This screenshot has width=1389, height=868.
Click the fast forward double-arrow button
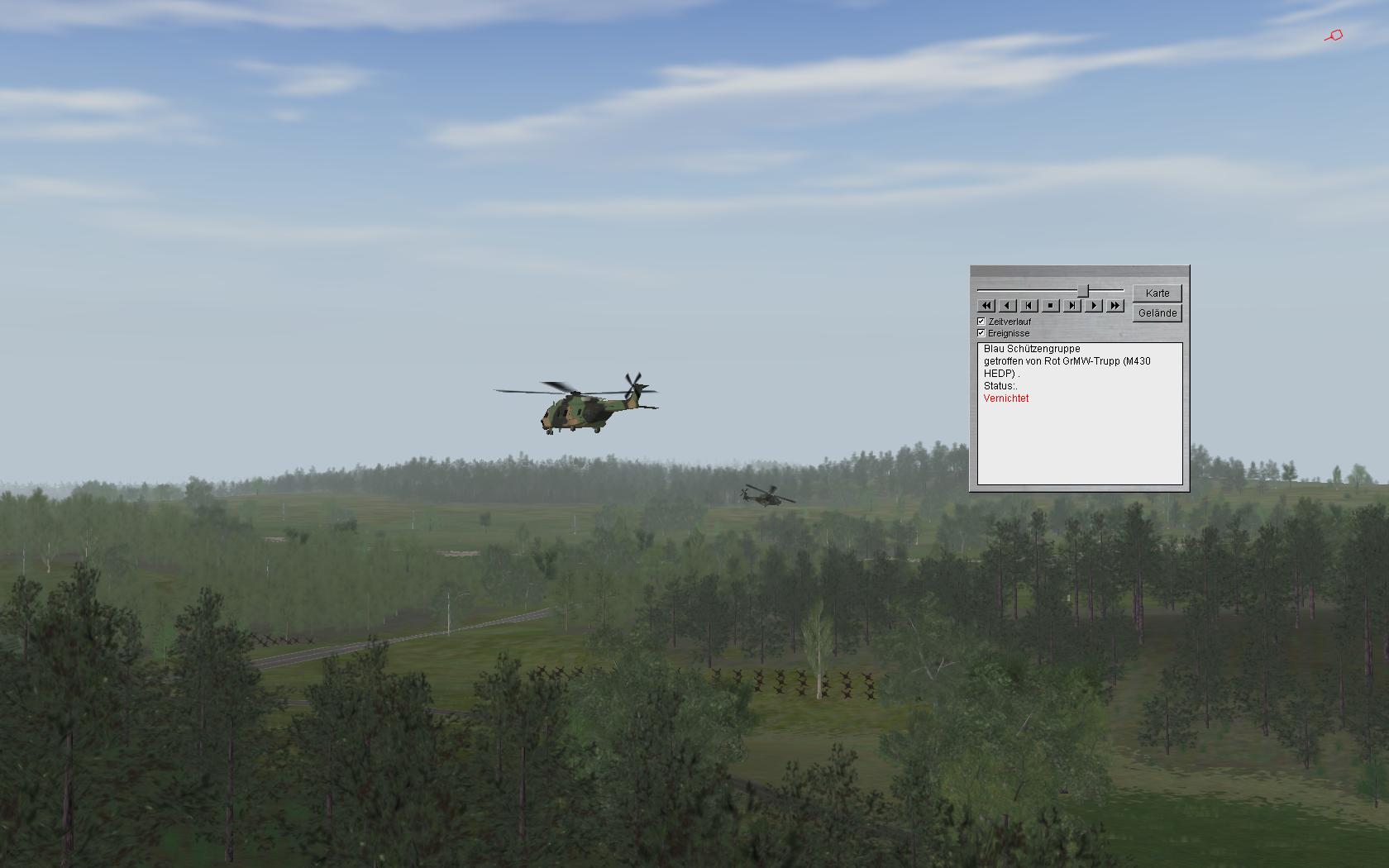[x=1115, y=306]
